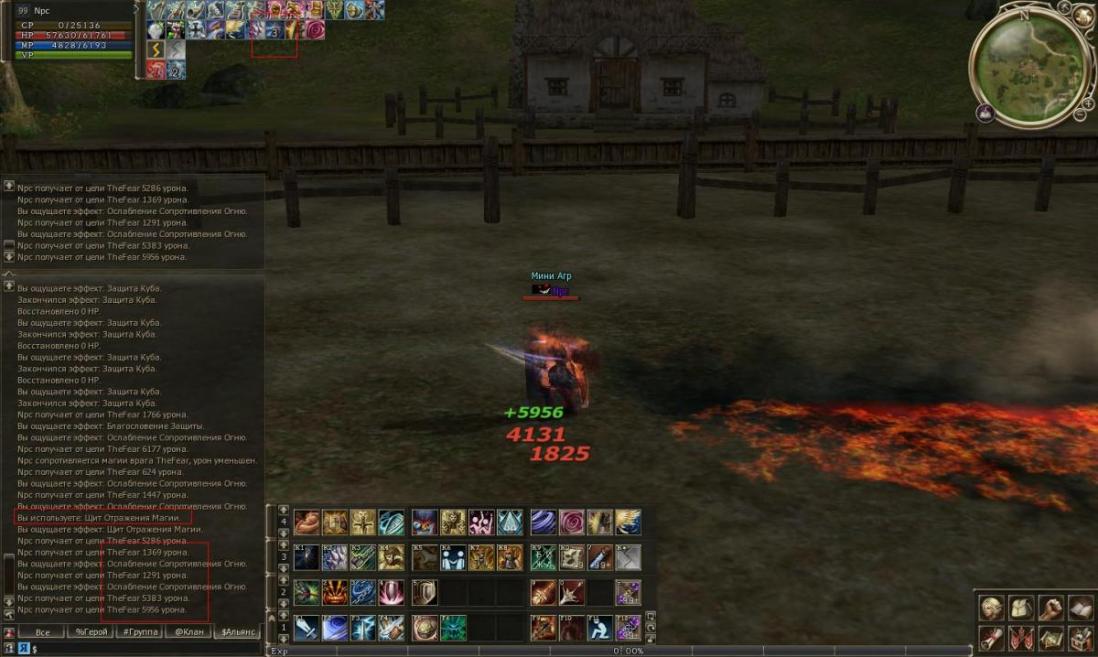Use the purple crystals item in row 2
The width and height of the screenshot is (1098, 657).
[x=627, y=592]
